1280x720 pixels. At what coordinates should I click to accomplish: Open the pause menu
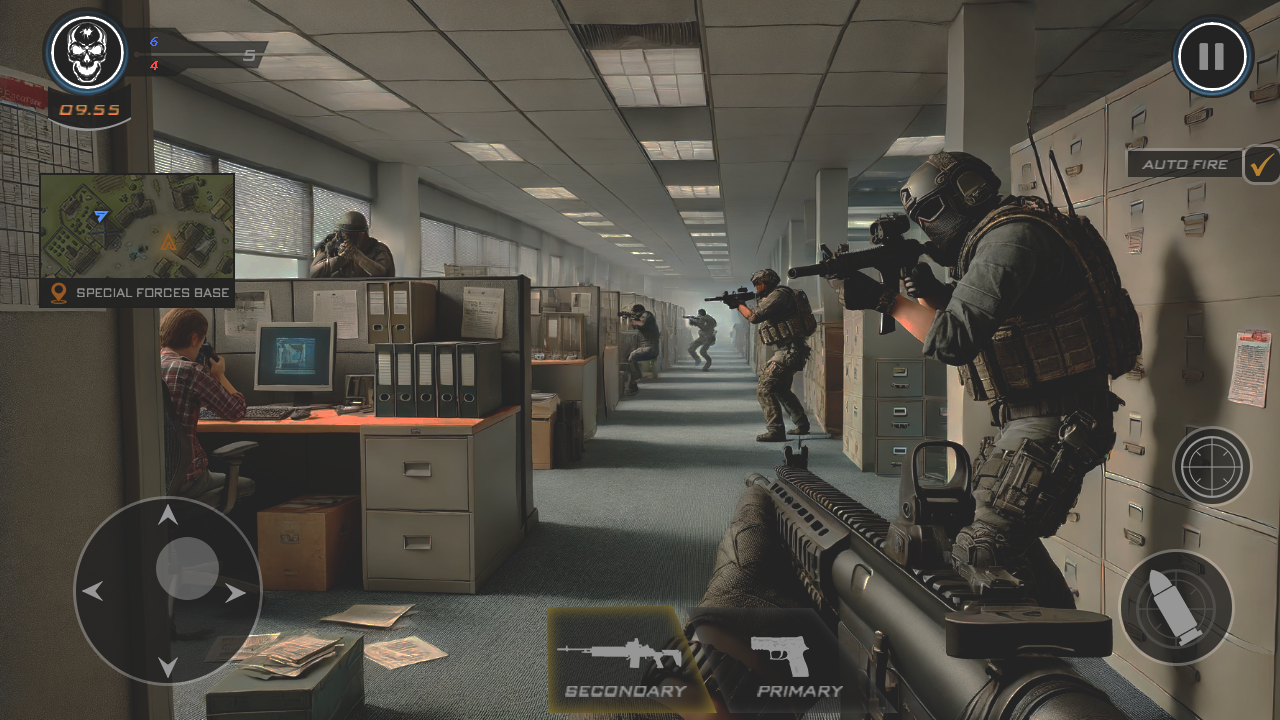[x=1212, y=57]
